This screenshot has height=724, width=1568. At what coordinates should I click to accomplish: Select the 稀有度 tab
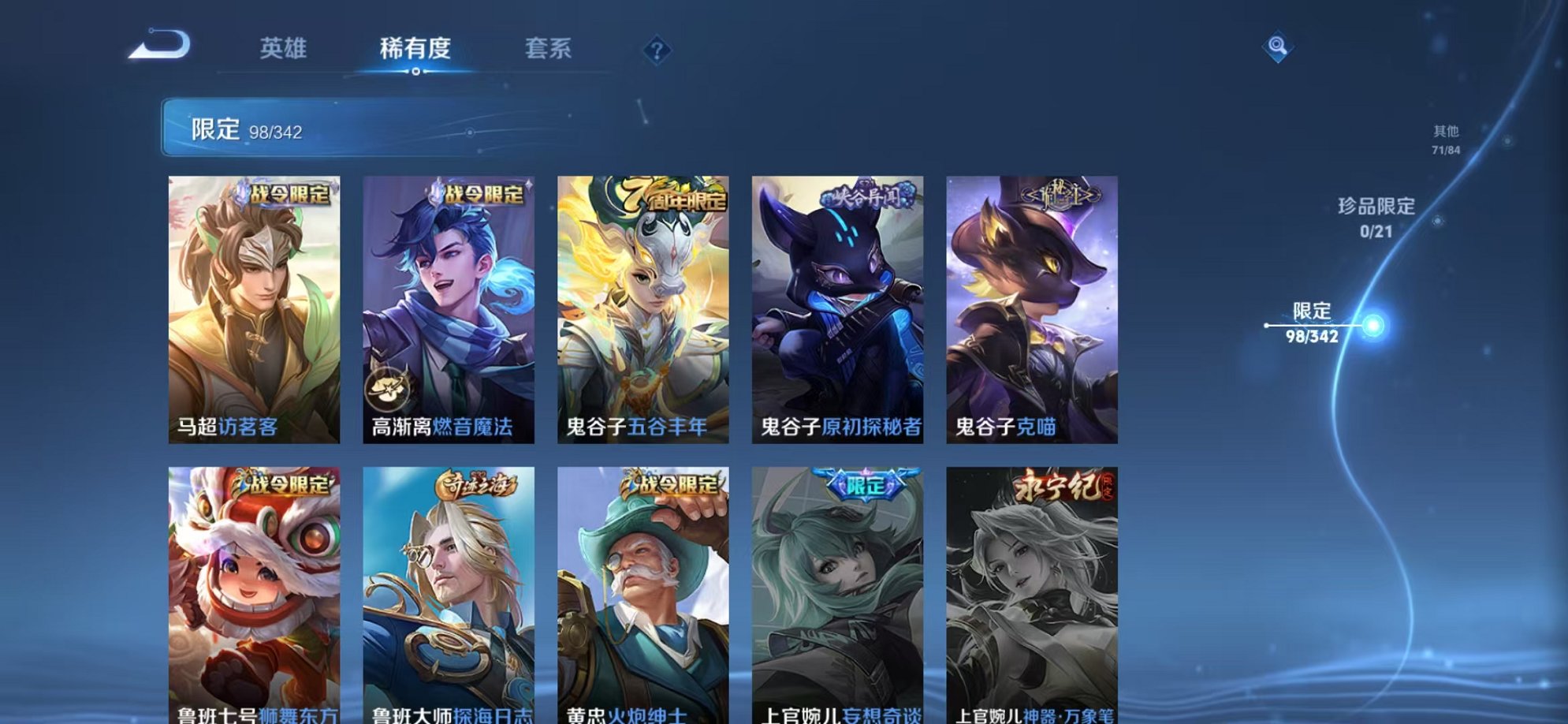pos(416,49)
